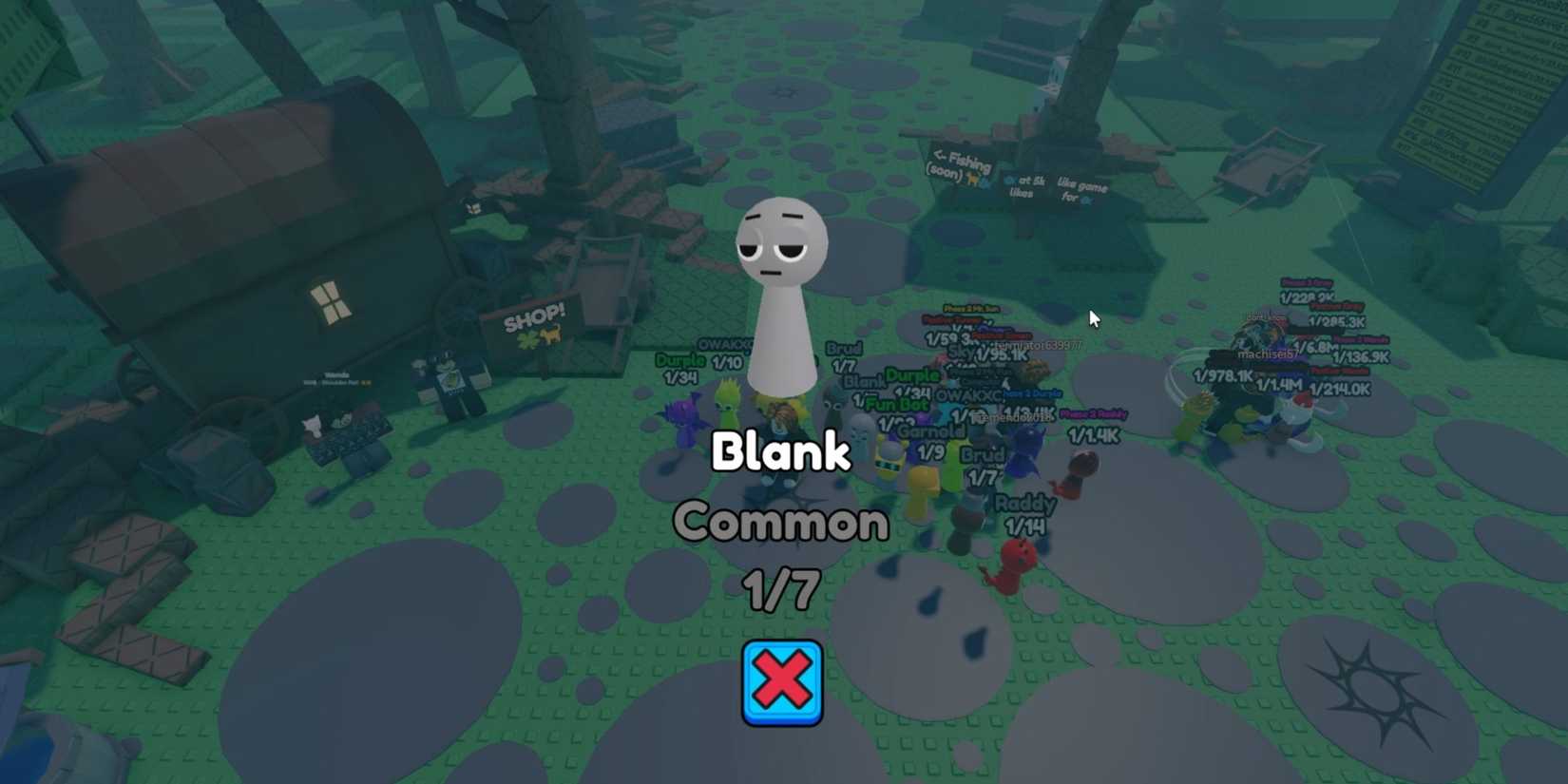Click the Blank name title text
Viewport: 1568px width, 784px height.
coord(781,452)
